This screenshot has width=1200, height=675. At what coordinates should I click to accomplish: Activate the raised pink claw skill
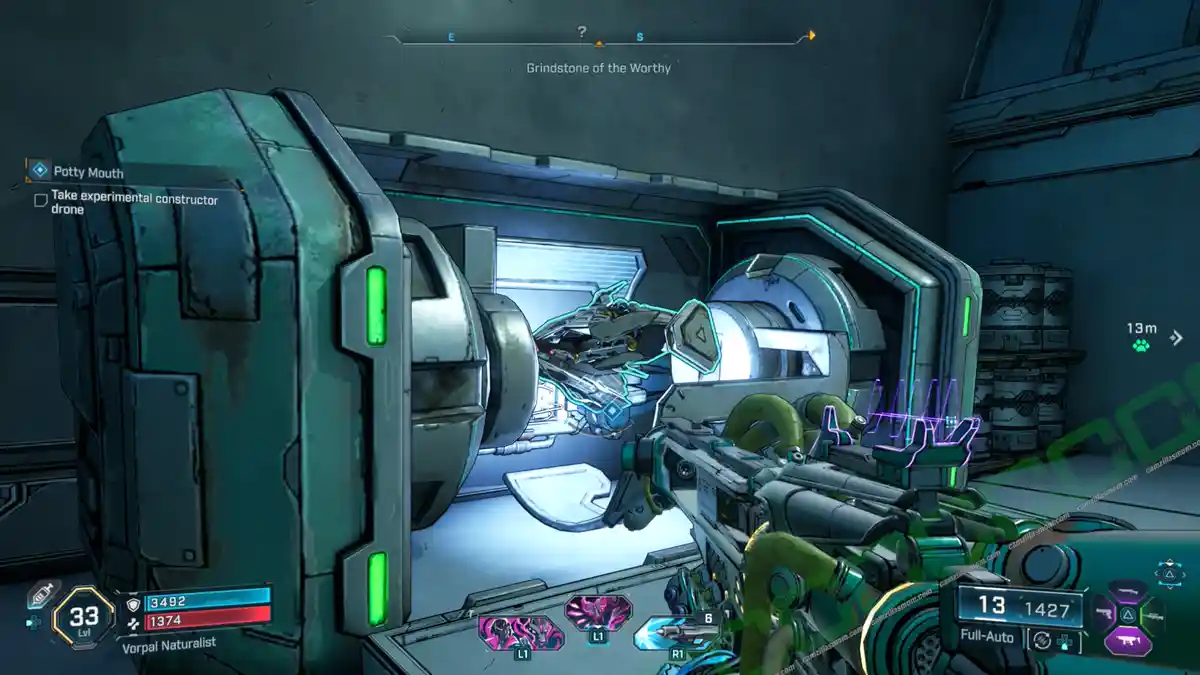click(598, 610)
